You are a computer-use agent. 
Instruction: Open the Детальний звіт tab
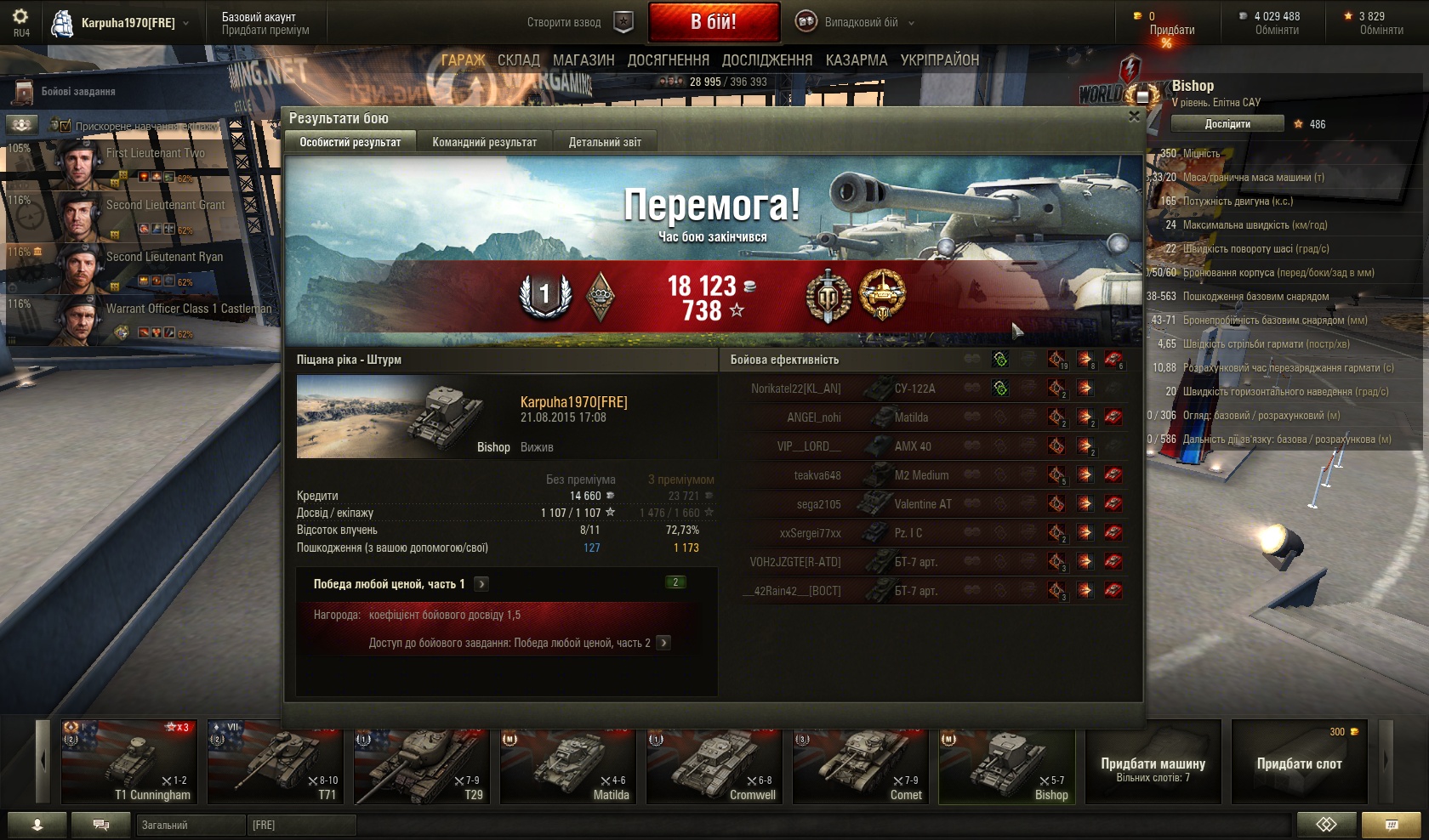coord(605,142)
